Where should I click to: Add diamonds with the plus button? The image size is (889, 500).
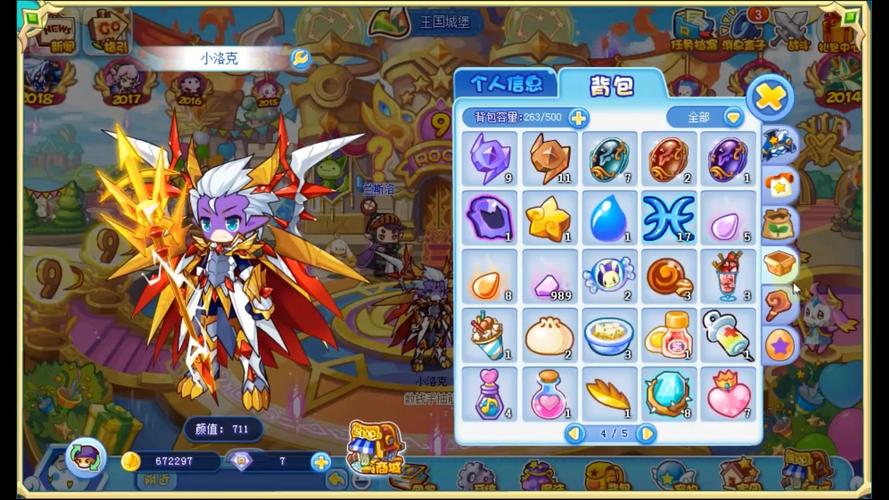[321, 461]
